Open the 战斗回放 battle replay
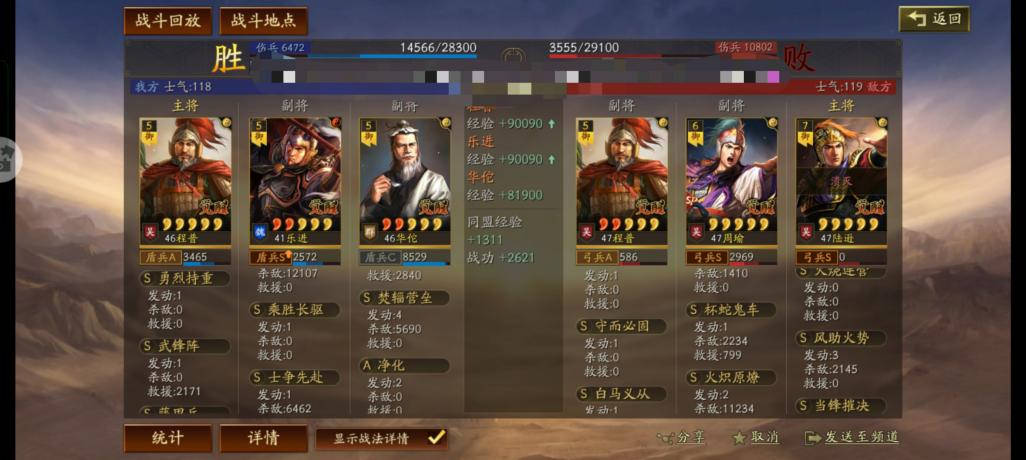Viewport: 1026px width, 460px height. coord(166,21)
